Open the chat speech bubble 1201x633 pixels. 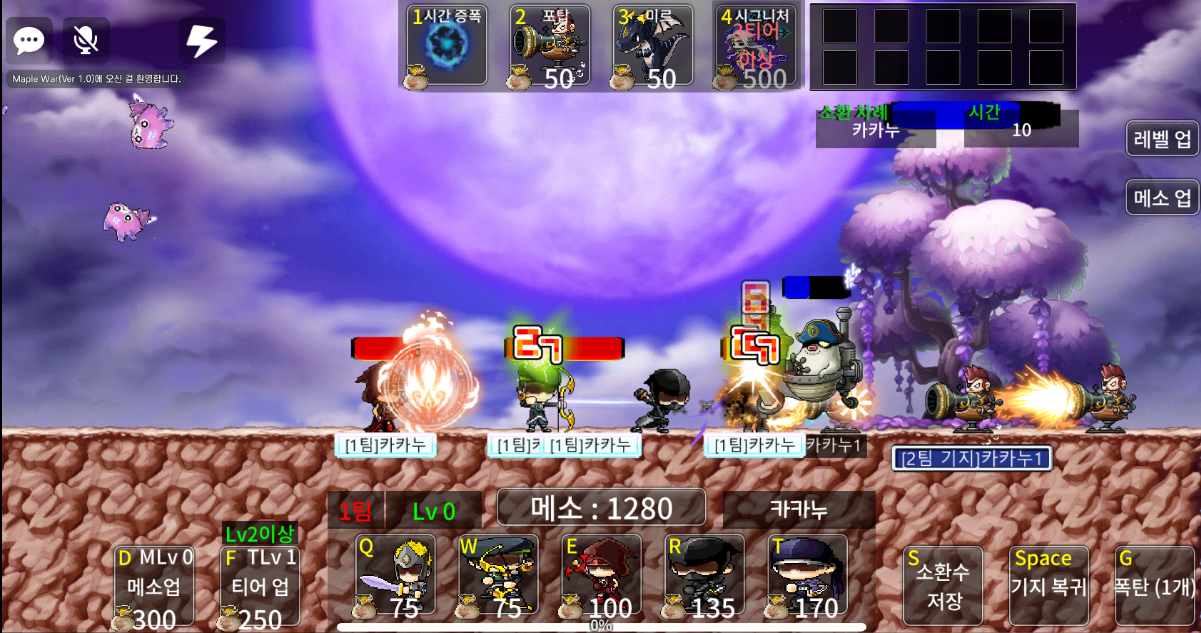(x=29, y=41)
